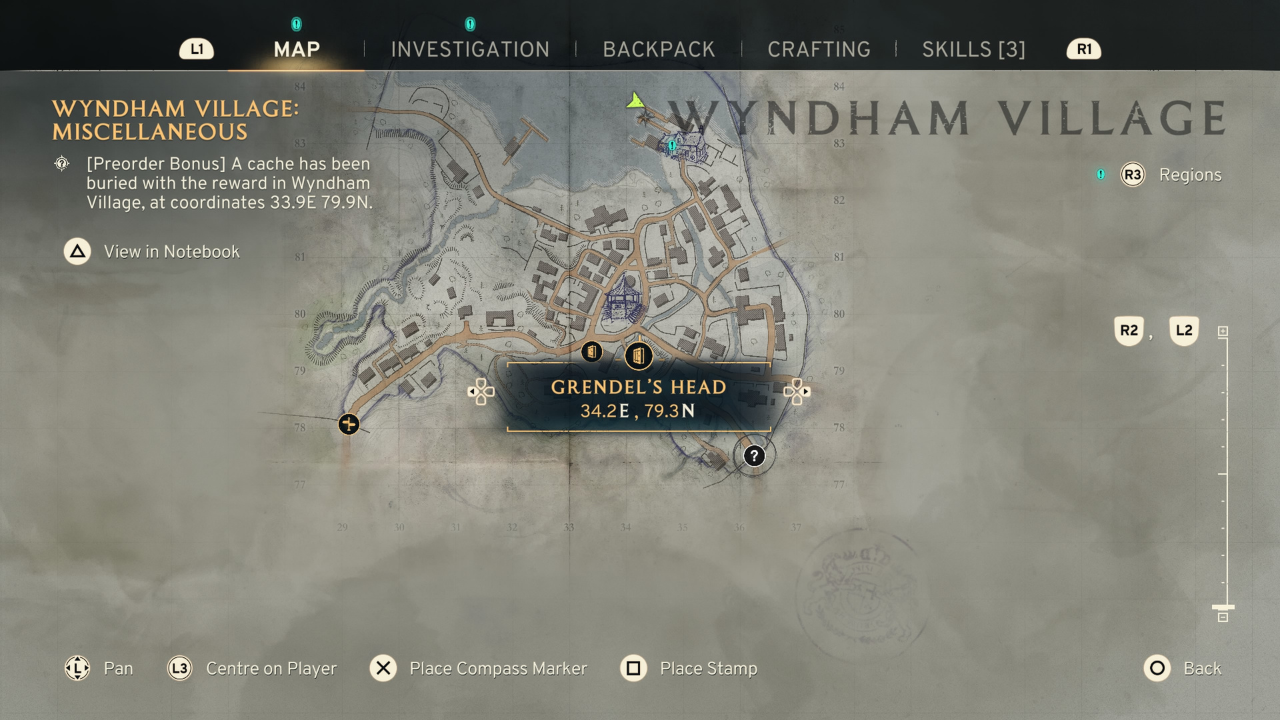The height and width of the screenshot is (720, 1280).
Task: Select the smaller door marker beside Grendel's Head
Action: pos(591,352)
